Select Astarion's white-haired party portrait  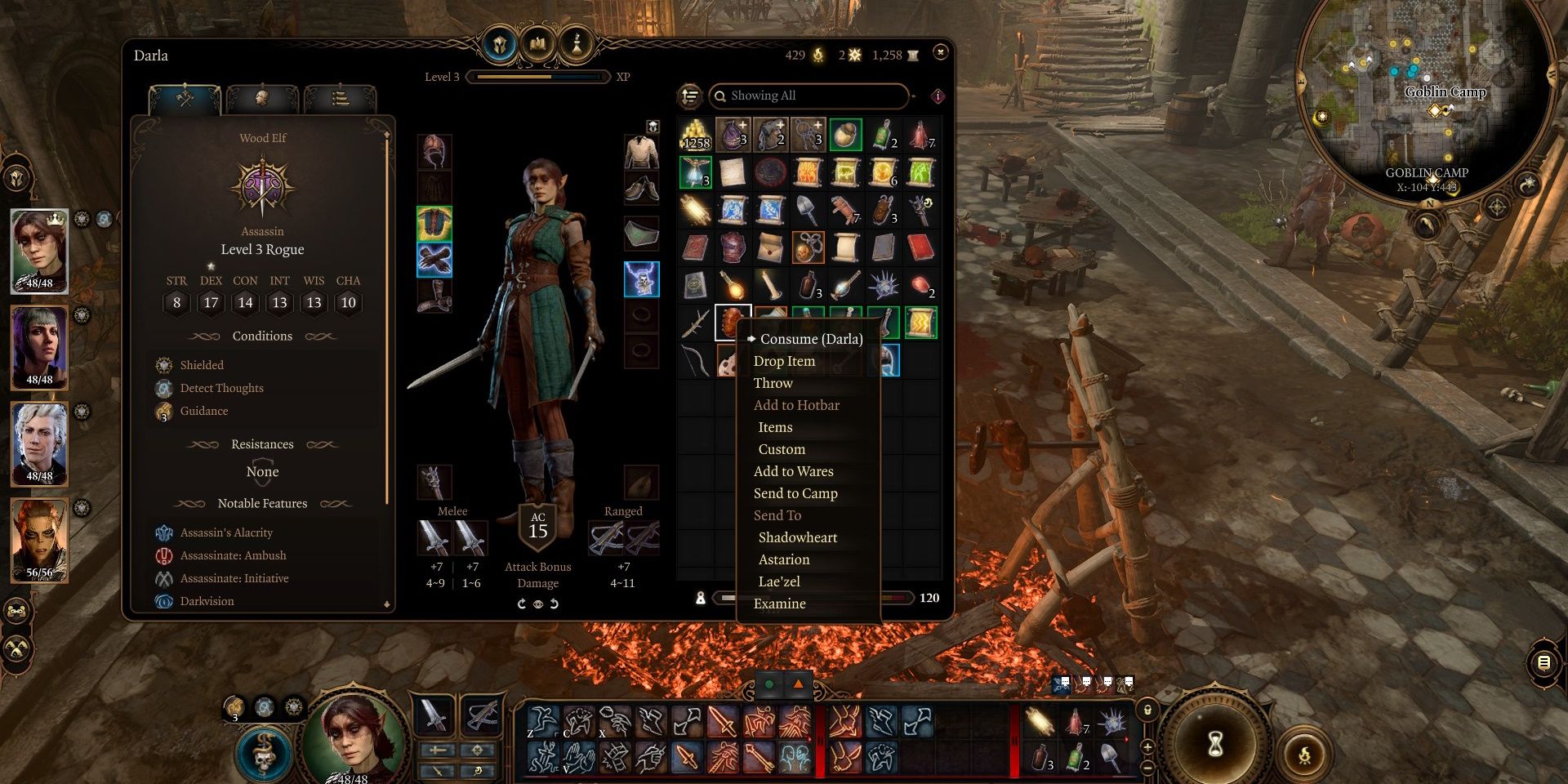39,443
